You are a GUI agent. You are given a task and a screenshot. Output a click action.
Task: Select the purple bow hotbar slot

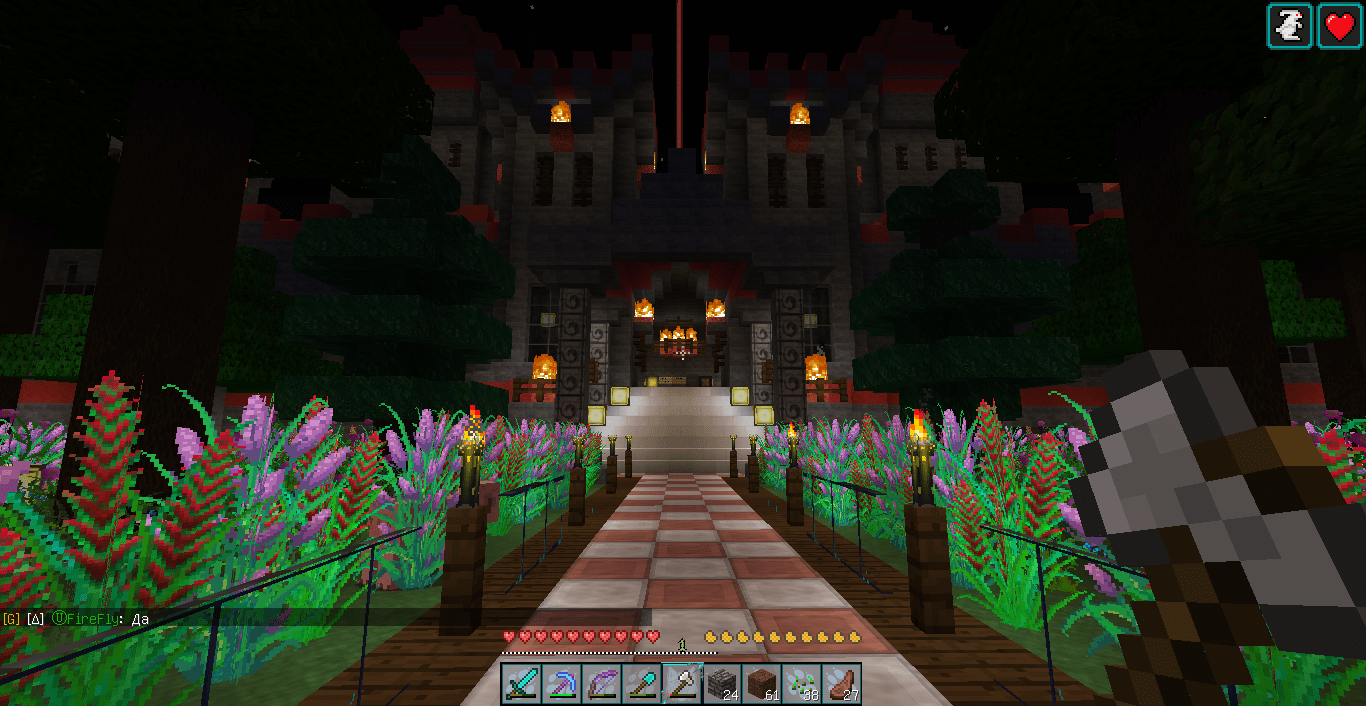pyautogui.click(x=601, y=684)
